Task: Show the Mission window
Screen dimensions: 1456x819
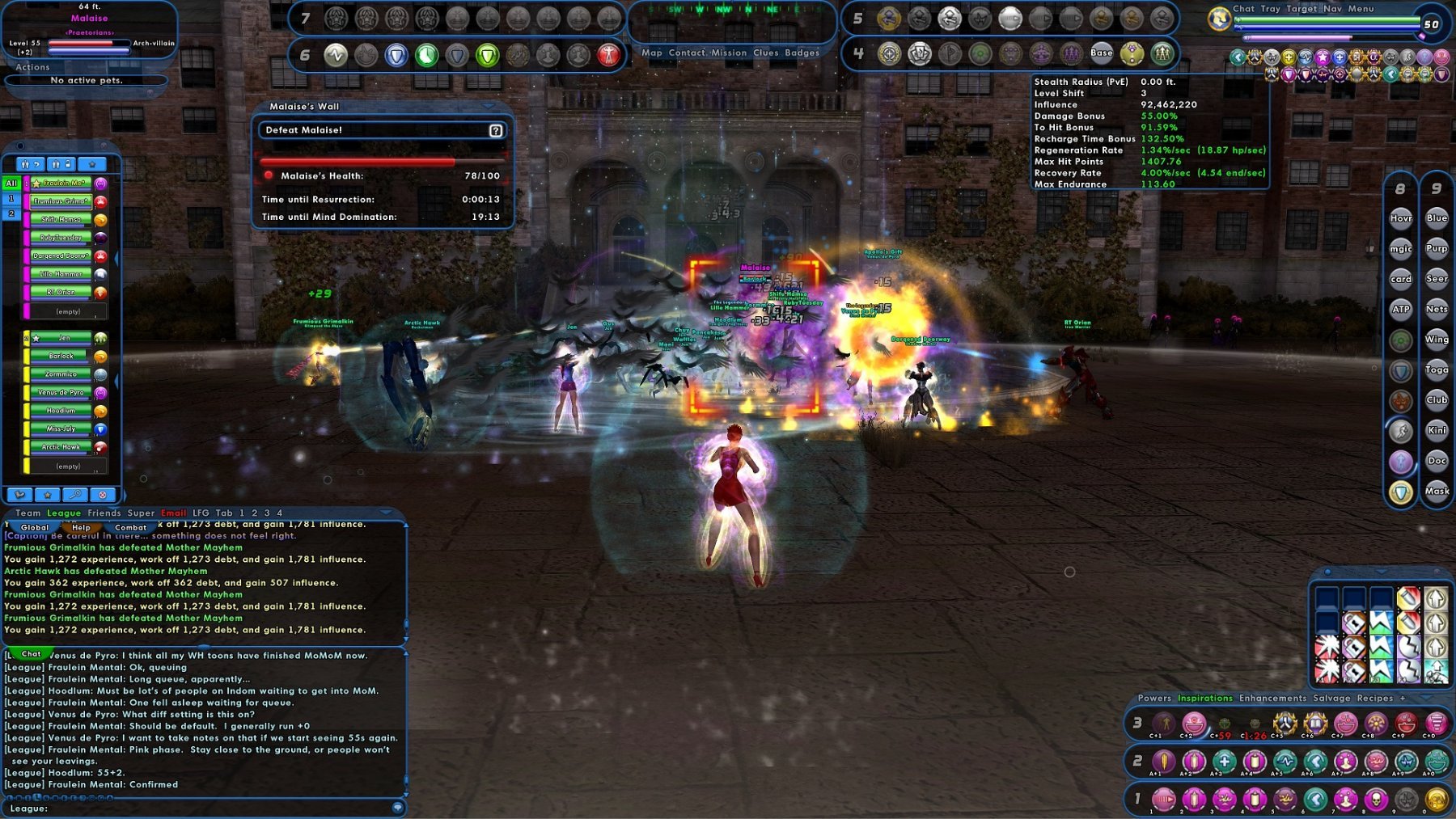Action: 729,53
